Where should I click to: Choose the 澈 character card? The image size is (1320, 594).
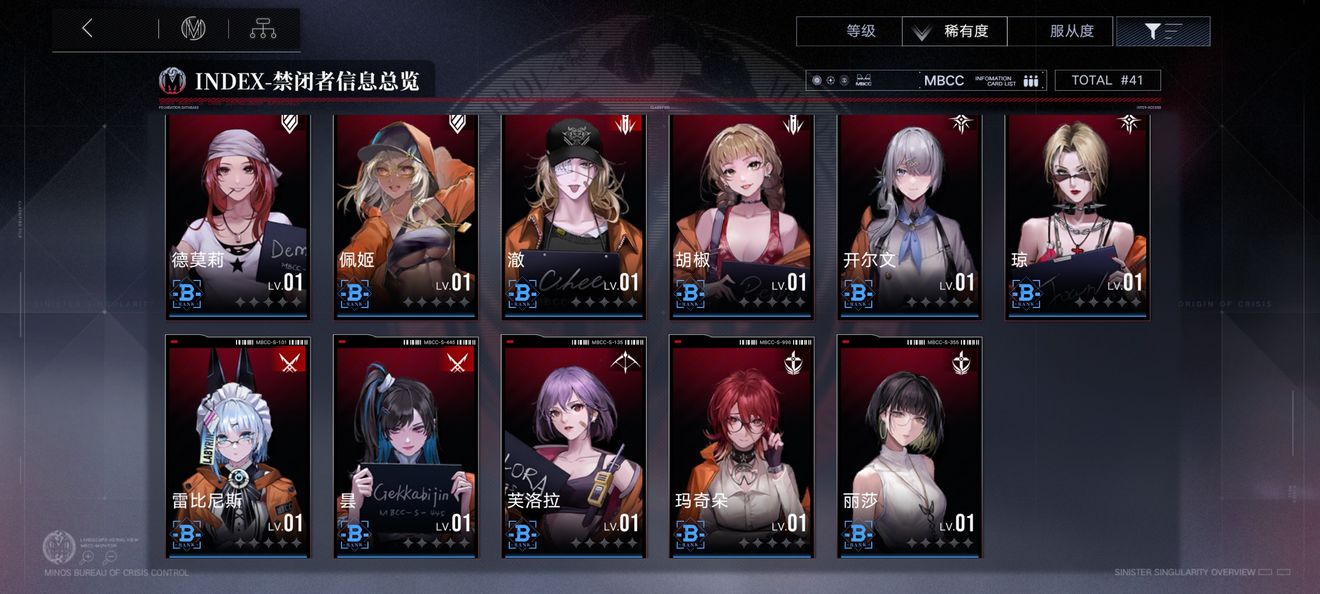point(574,216)
